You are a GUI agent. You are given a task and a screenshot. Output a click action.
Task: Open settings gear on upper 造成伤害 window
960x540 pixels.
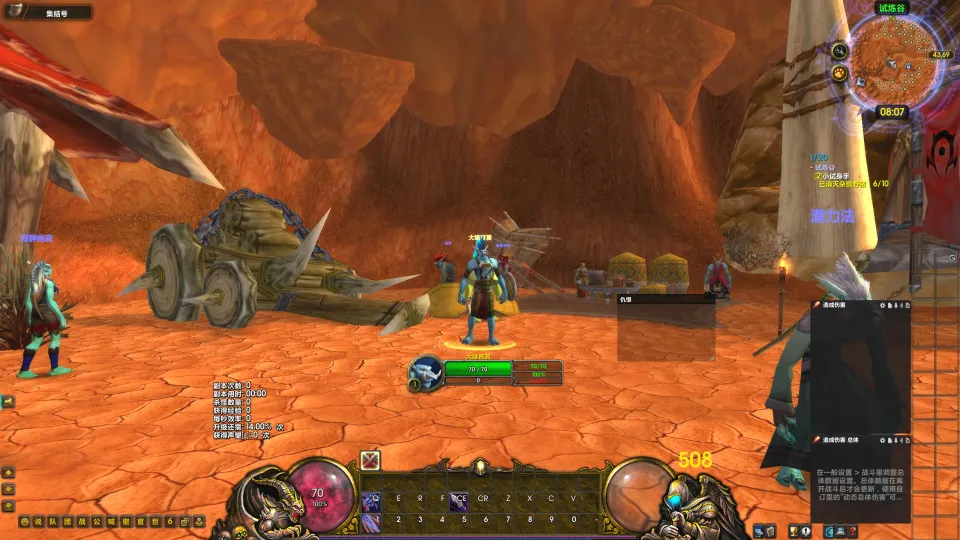pos(883,304)
